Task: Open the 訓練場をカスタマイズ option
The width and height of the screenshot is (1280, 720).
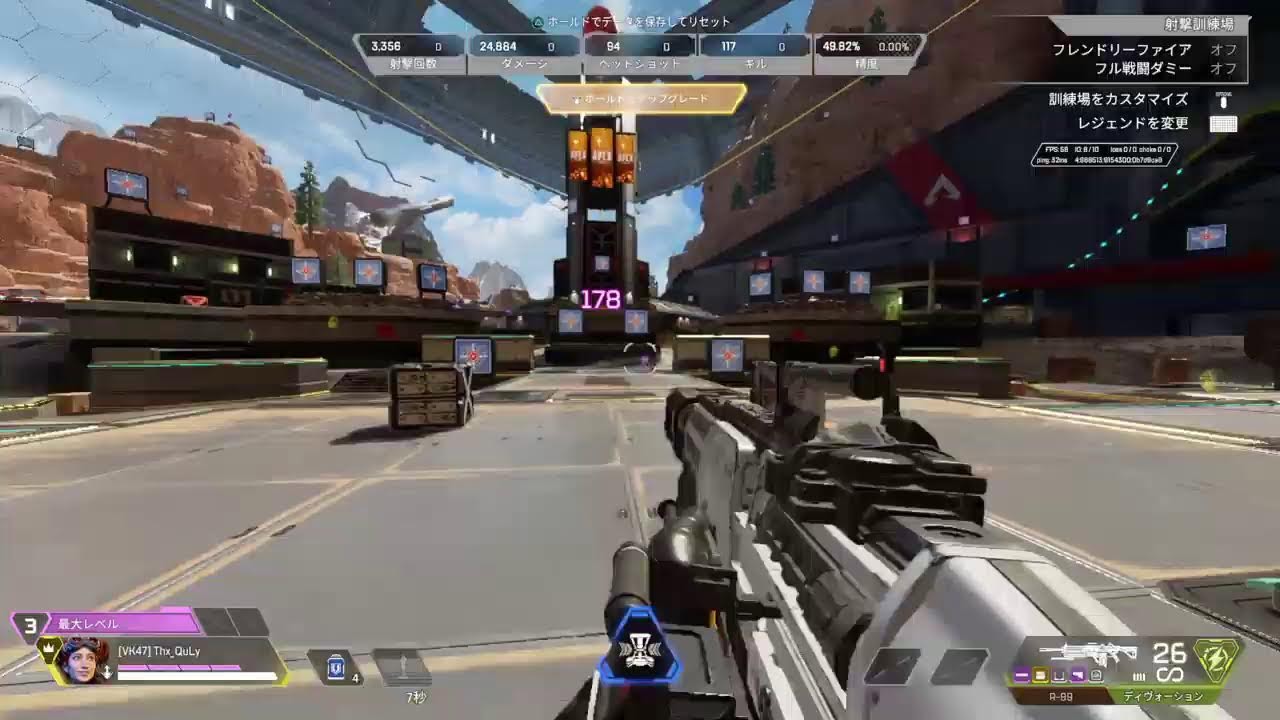Action: click(1118, 99)
